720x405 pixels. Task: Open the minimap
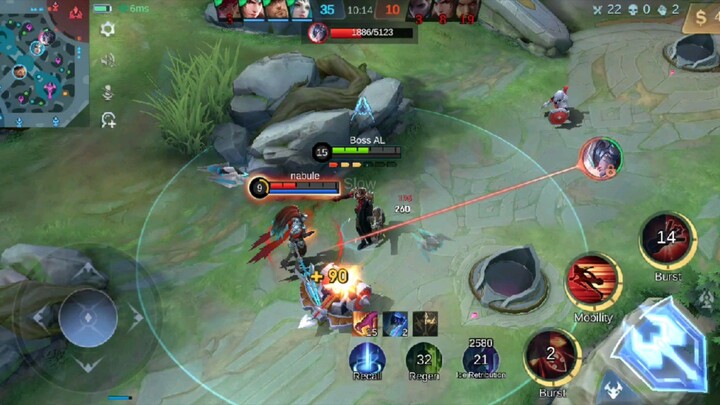tap(45, 63)
